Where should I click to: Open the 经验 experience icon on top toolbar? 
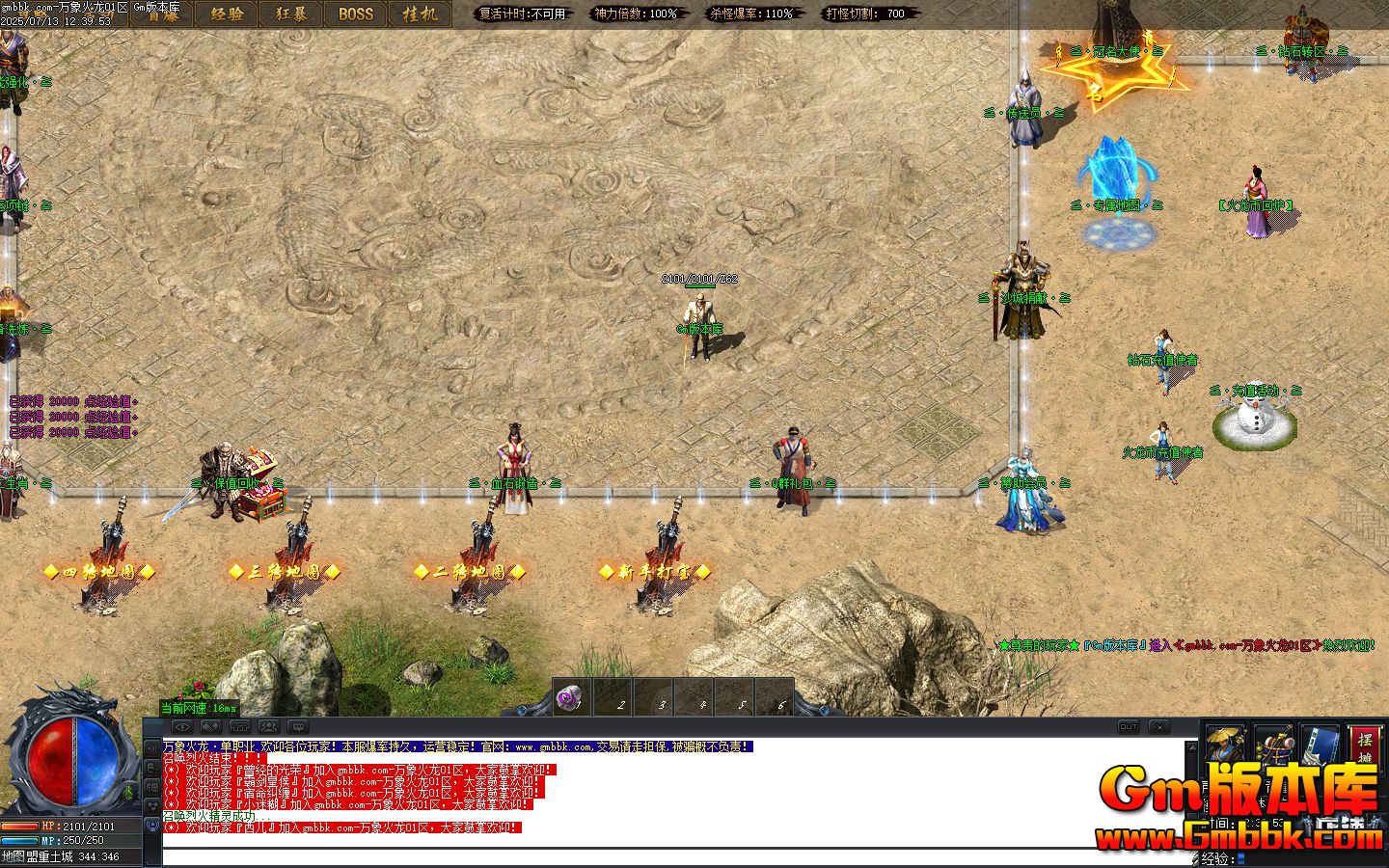tap(227, 14)
